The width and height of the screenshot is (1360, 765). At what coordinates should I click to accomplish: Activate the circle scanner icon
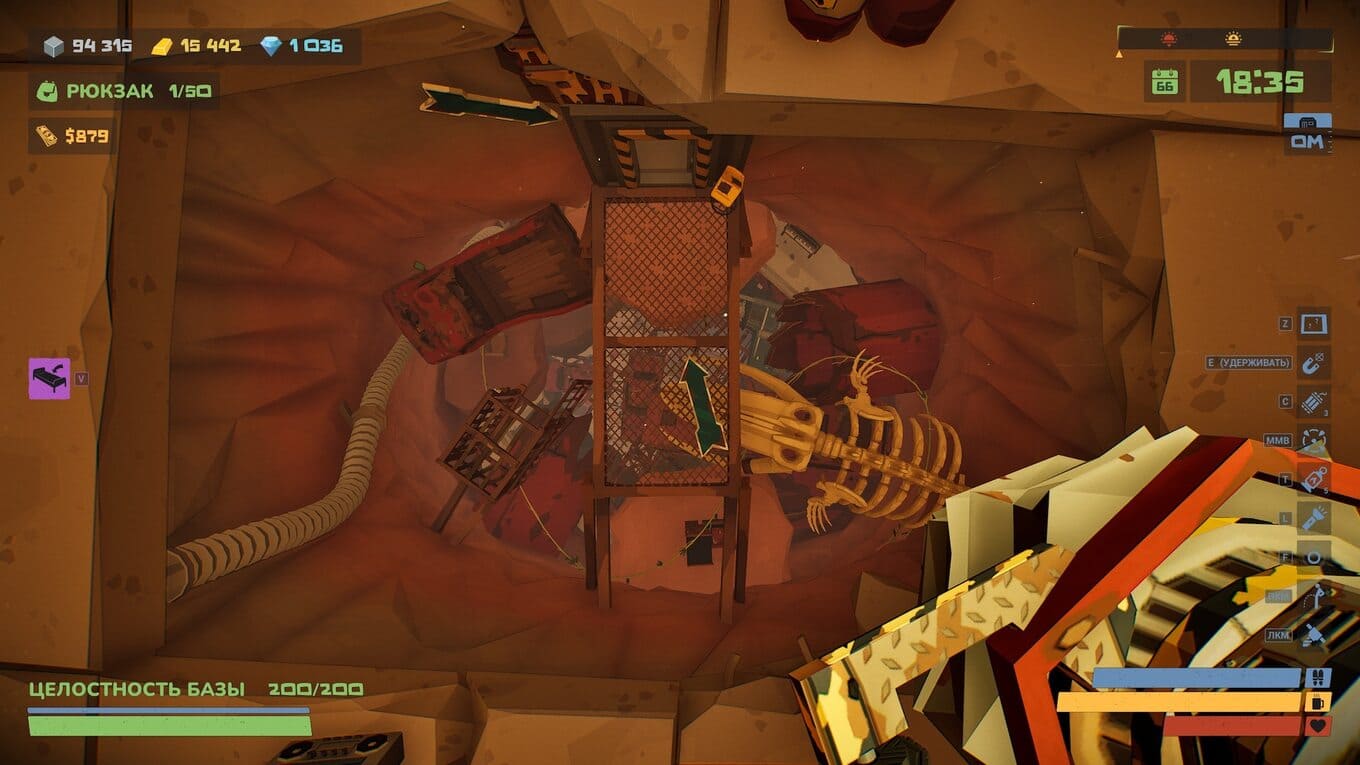coord(1313,557)
